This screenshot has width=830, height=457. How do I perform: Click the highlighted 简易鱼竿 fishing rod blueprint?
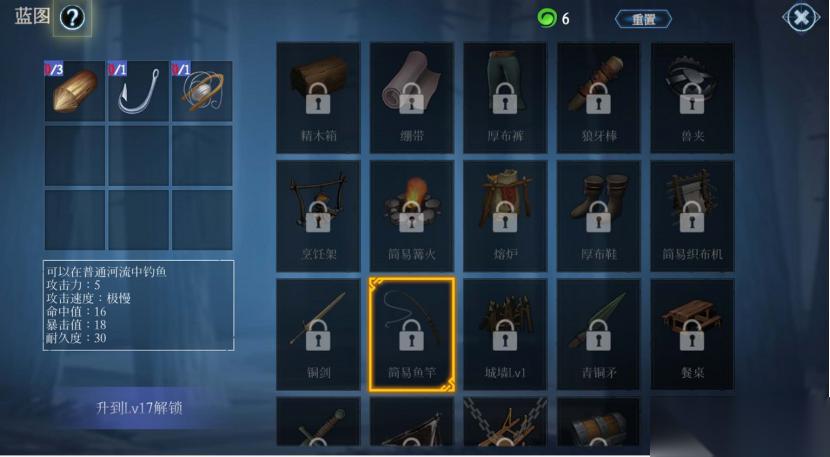[411, 334]
